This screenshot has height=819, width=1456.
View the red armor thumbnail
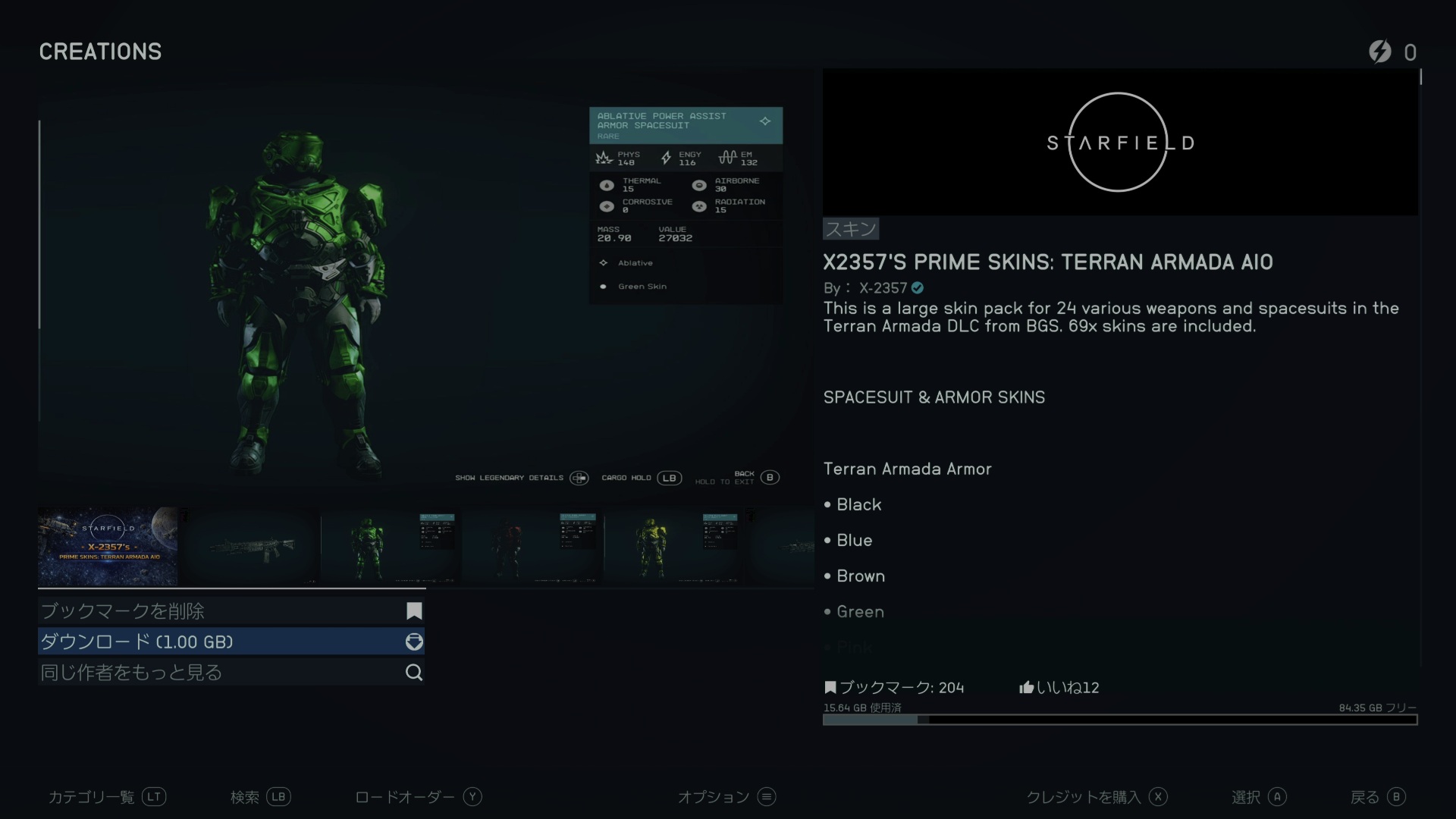pos(532,546)
